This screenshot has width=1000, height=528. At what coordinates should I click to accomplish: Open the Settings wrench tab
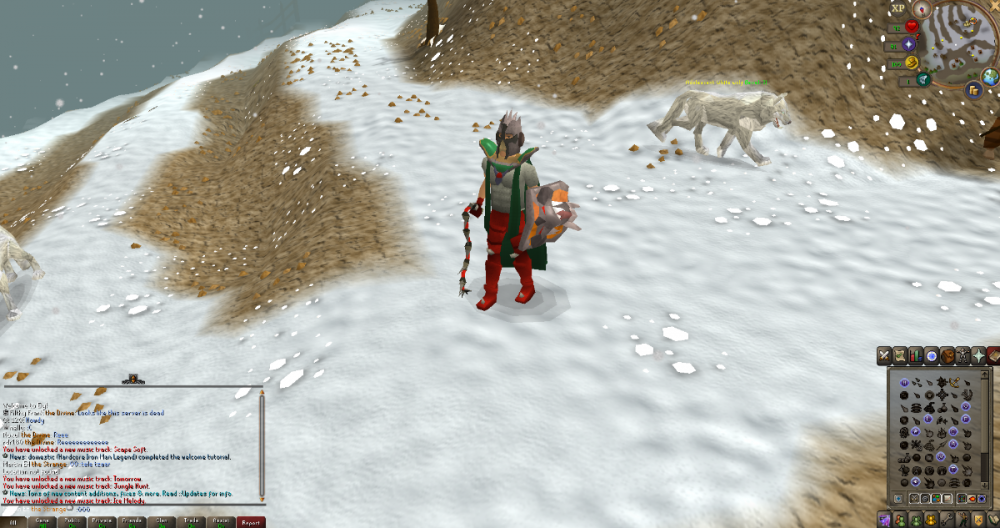coord(948,519)
